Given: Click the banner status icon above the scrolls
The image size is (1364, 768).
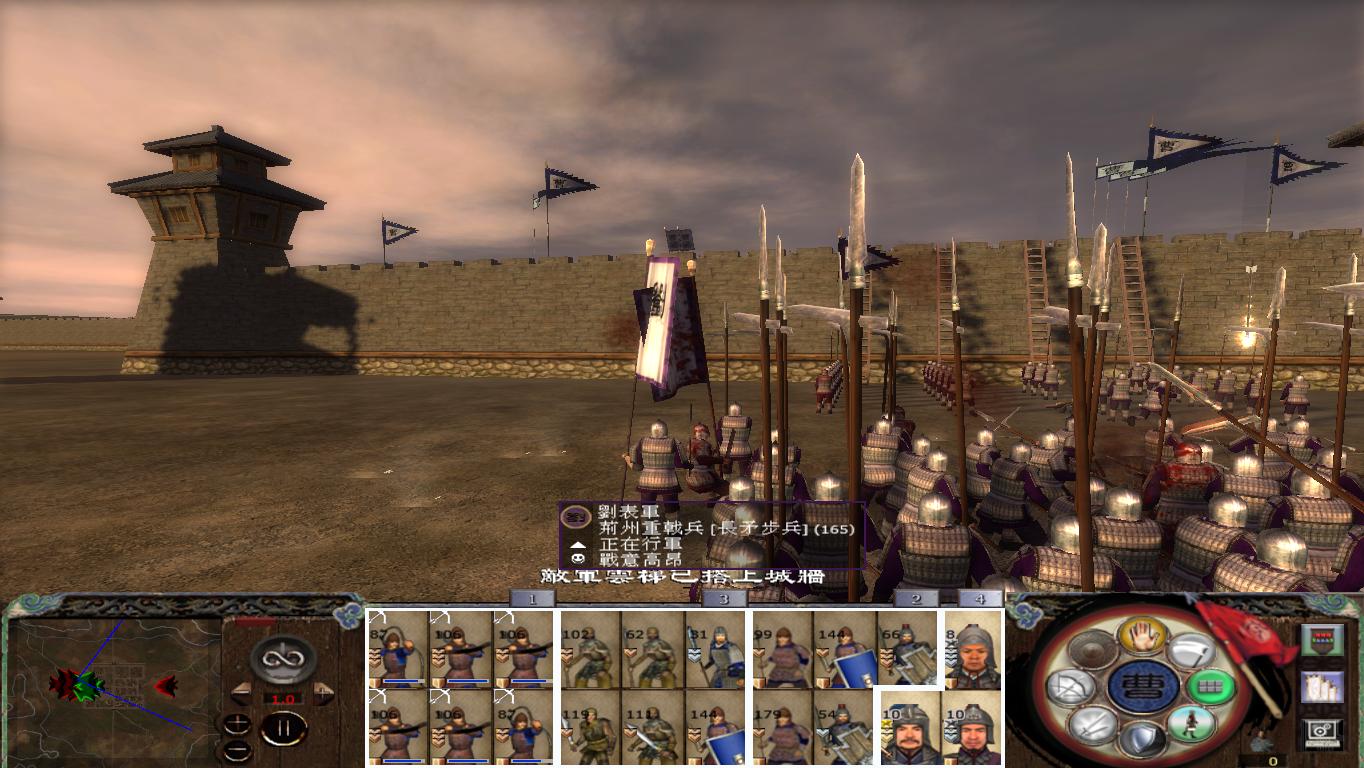Looking at the screenshot, I should coord(1323,640).
